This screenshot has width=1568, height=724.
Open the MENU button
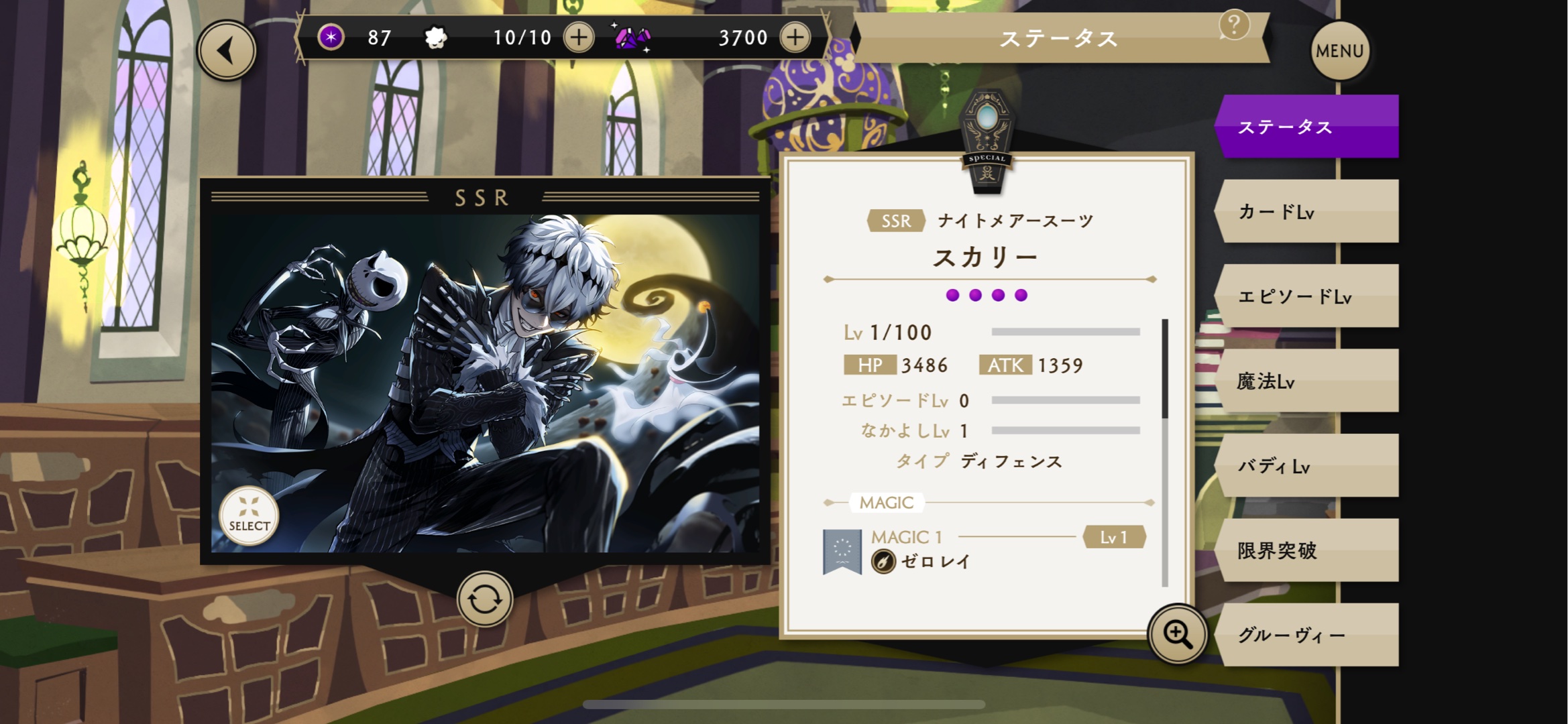pos(1339,51)
